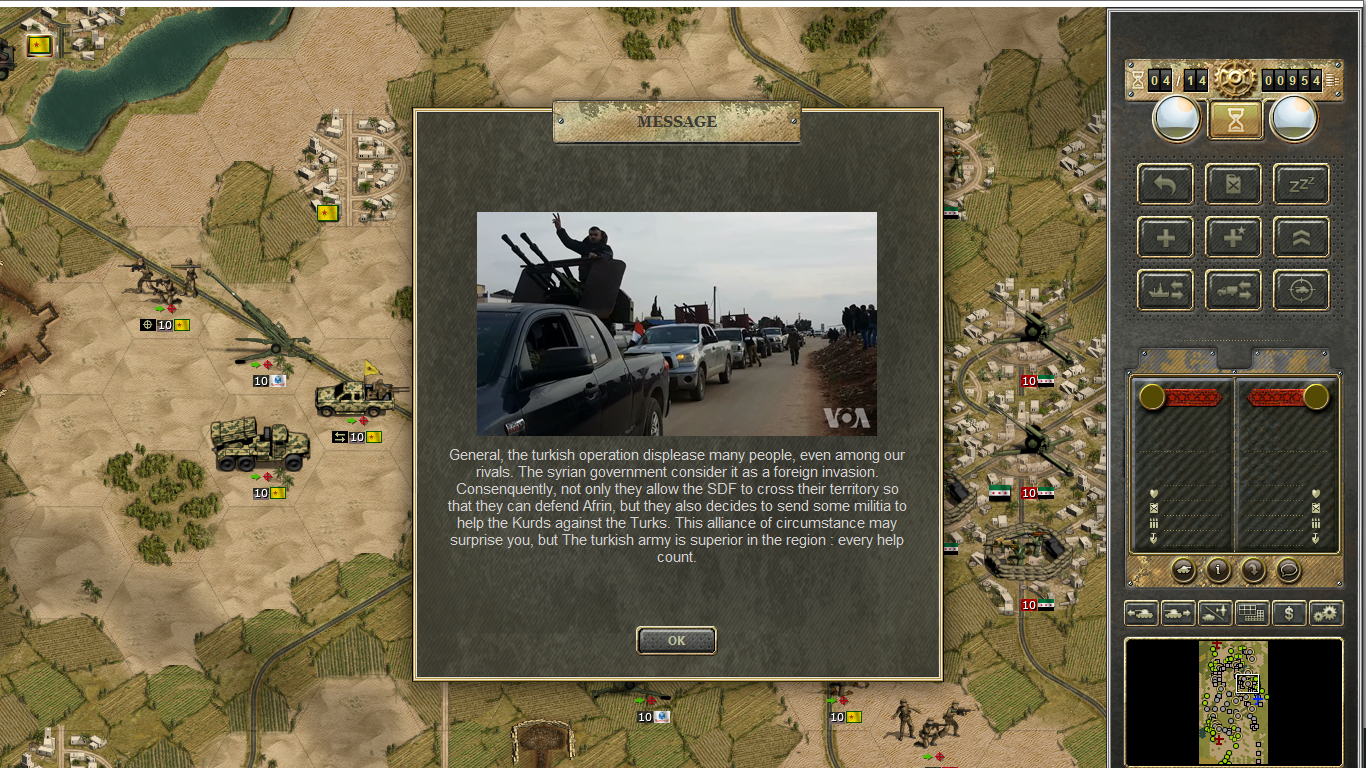Image resolution: width=1366 pixels, height=768 pixels.
Task: Select elite replacements (plus with star)
Action: [x=1233, y=238]
